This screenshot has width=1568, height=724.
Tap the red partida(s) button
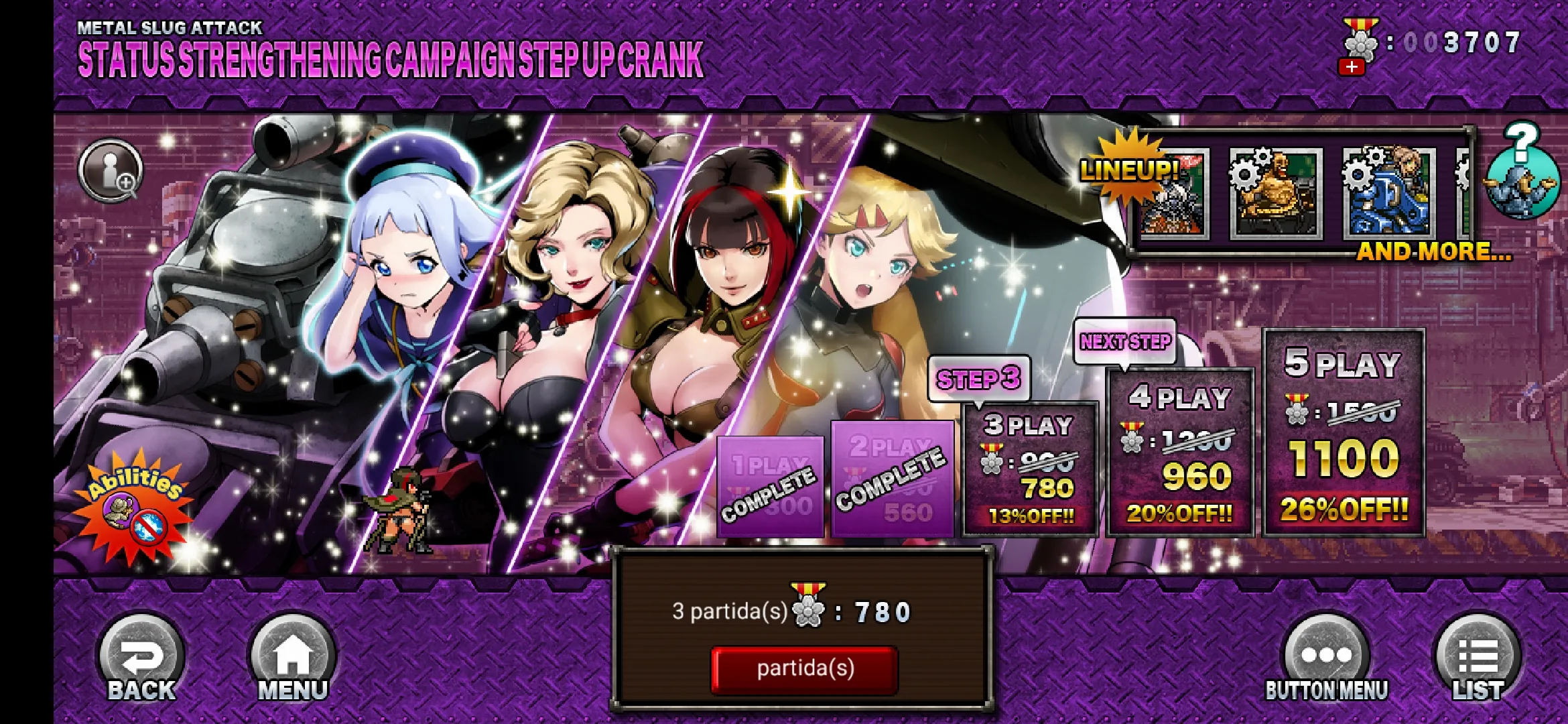tap(804, 669)
